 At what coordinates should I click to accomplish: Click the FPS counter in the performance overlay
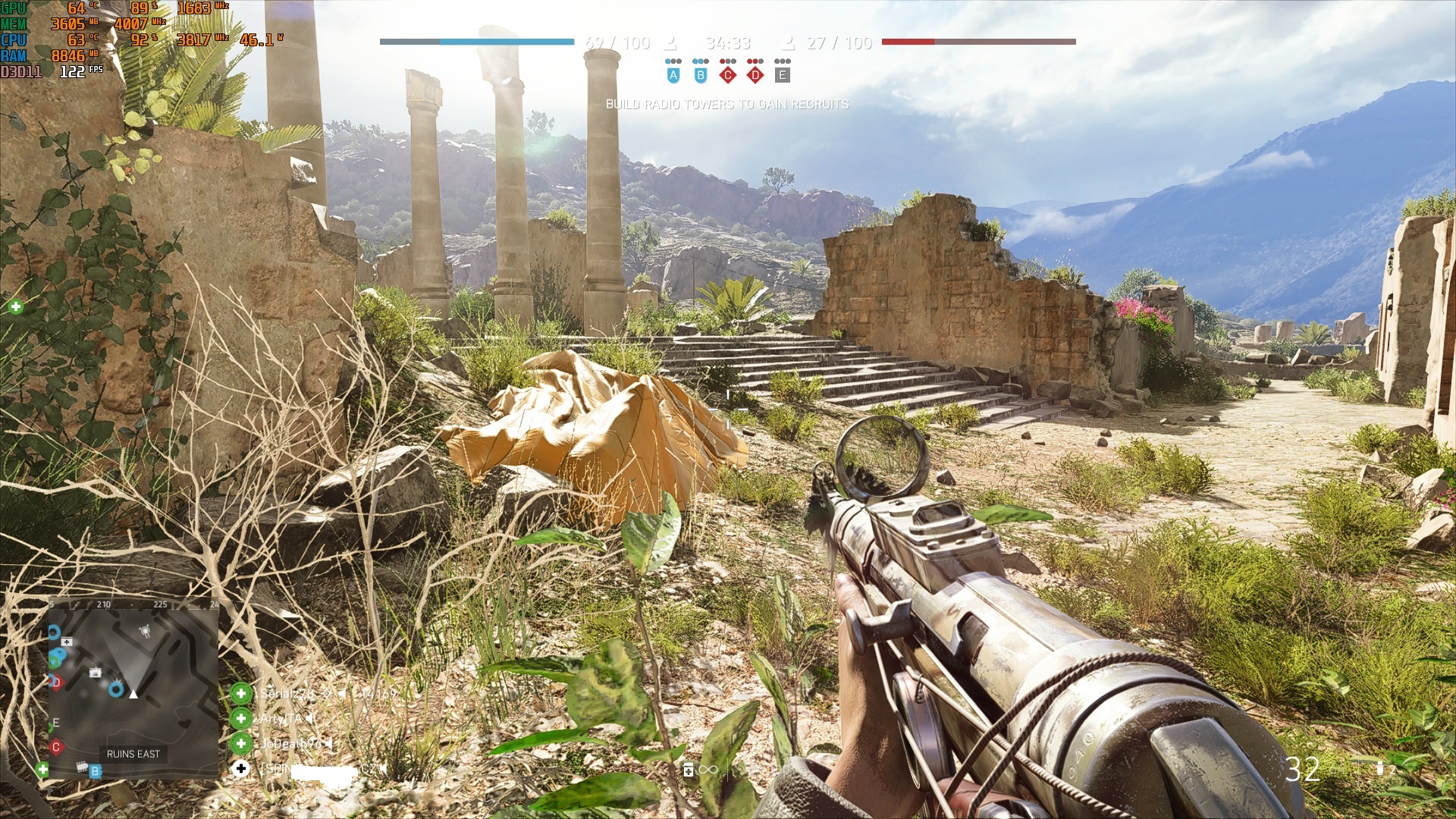click(80, 71)
